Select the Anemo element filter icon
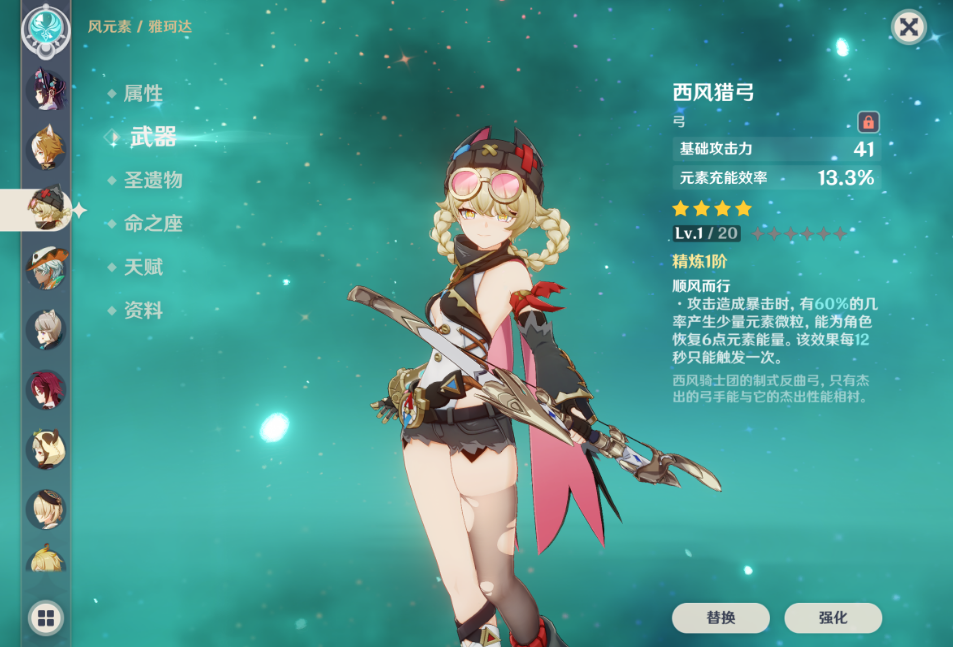Screen dimensions: 953x647 pyautogui.click(x=45, y=29)
